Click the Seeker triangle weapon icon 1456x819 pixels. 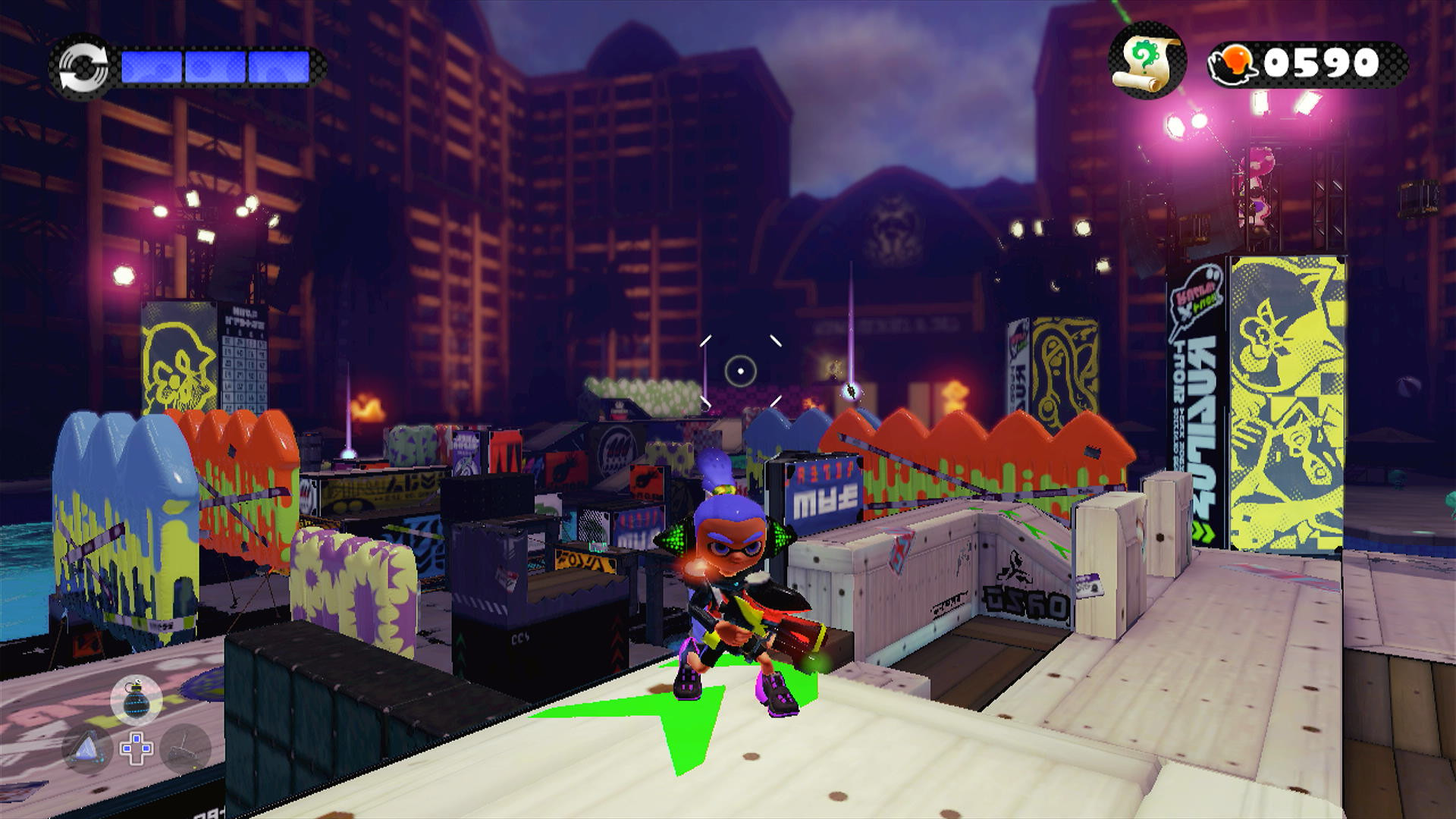coord(86,747)
